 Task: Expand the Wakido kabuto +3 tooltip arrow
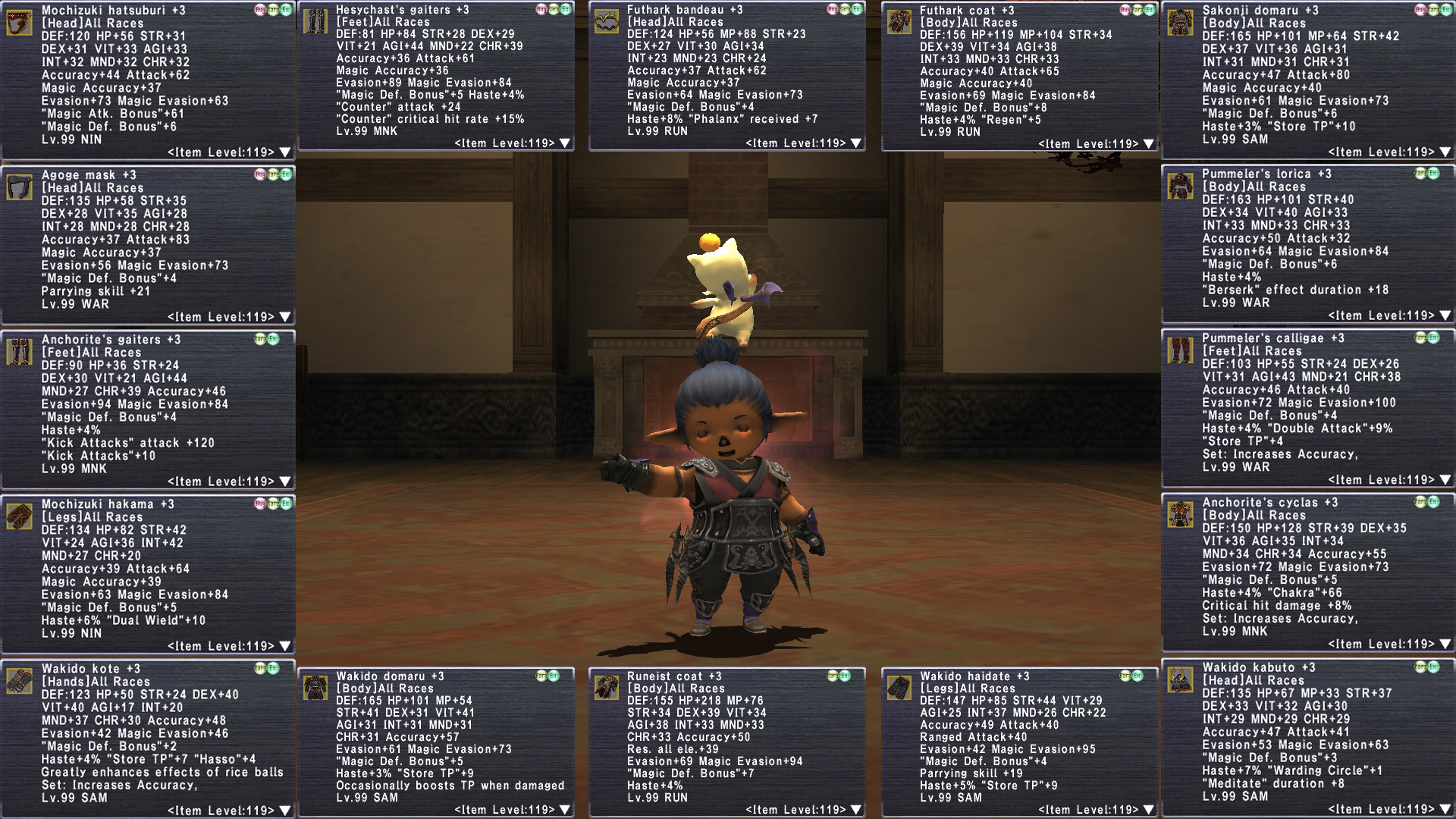(x=1445, y=809)
